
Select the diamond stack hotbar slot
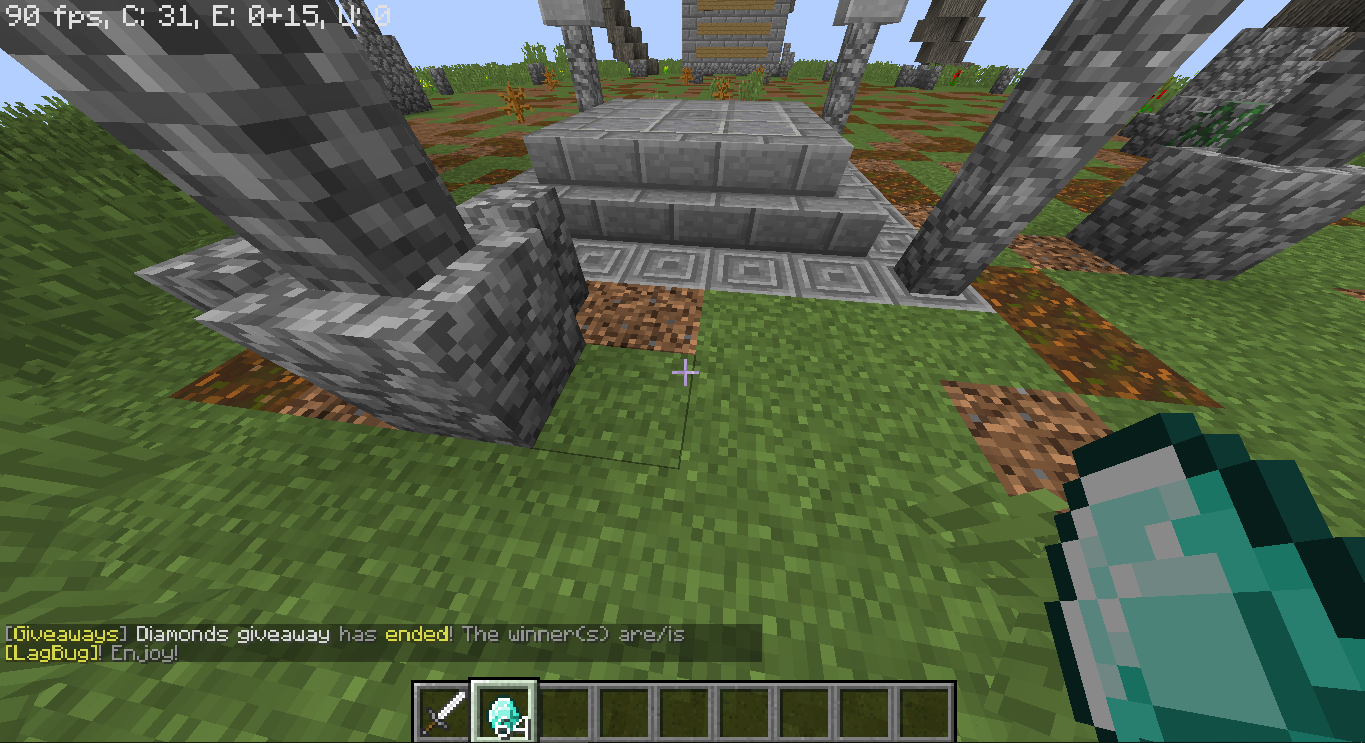pyautogui.click(x=504, y=712)
